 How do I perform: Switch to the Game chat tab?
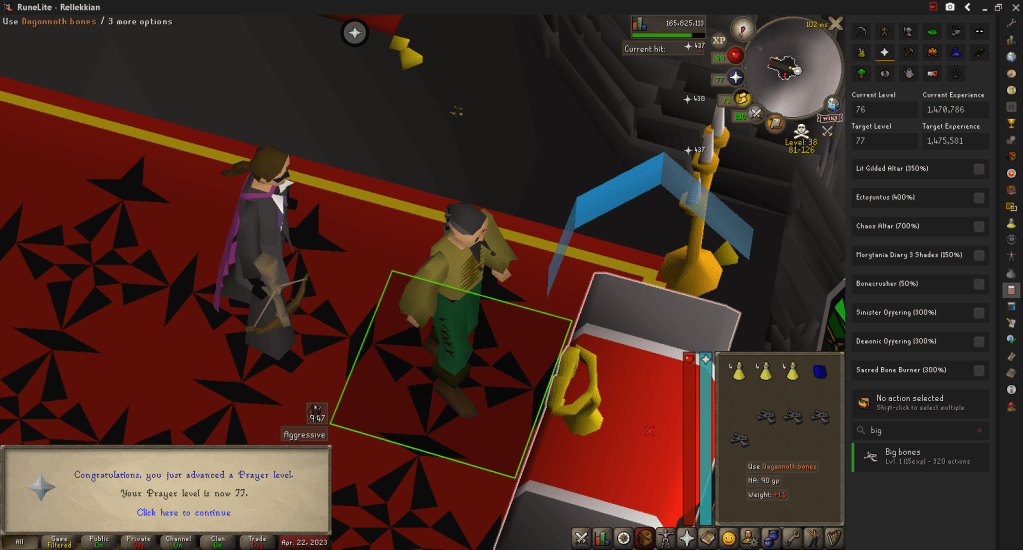click(x=58, y=541)
